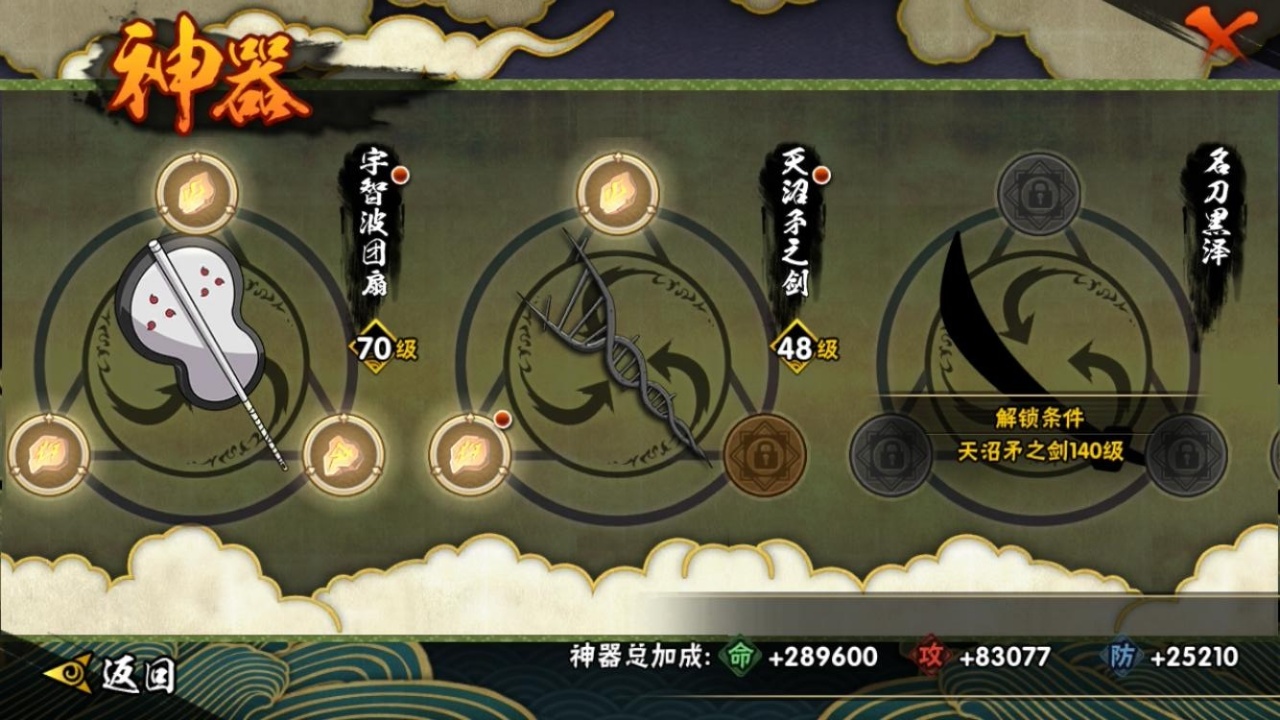Tap the bronze locked node on 天沼矛之剑
This screenshot has width=1280, height=720.
click(764, 455)
